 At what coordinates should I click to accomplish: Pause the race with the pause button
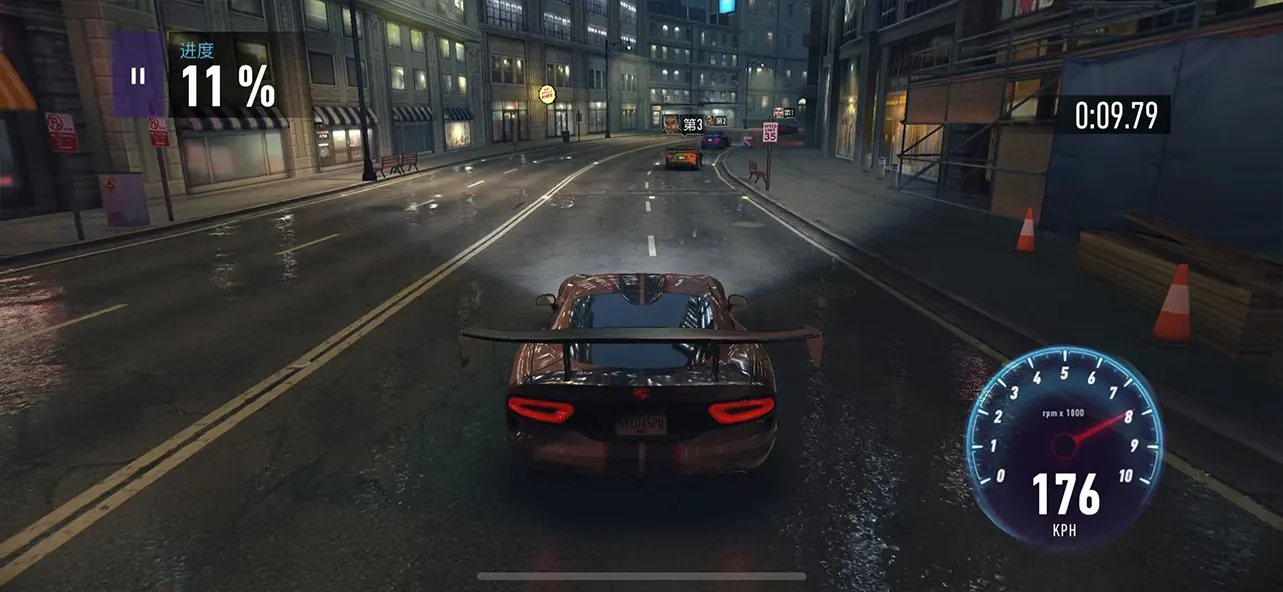pyautogui.click(x=138, y=75)
